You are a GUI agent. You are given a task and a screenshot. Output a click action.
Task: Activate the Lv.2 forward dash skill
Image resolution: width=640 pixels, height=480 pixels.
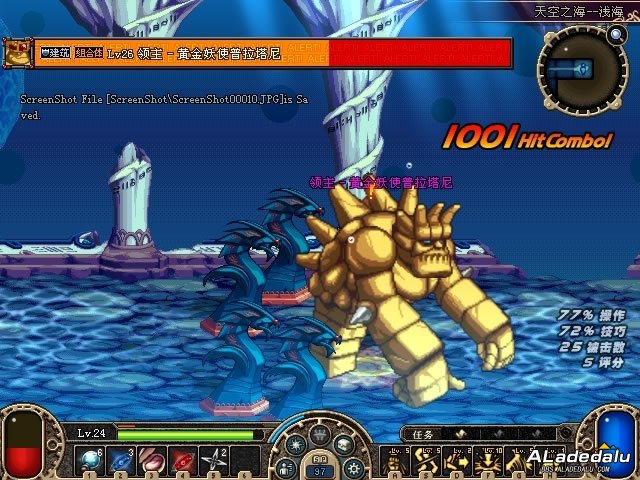click(458, 460)
